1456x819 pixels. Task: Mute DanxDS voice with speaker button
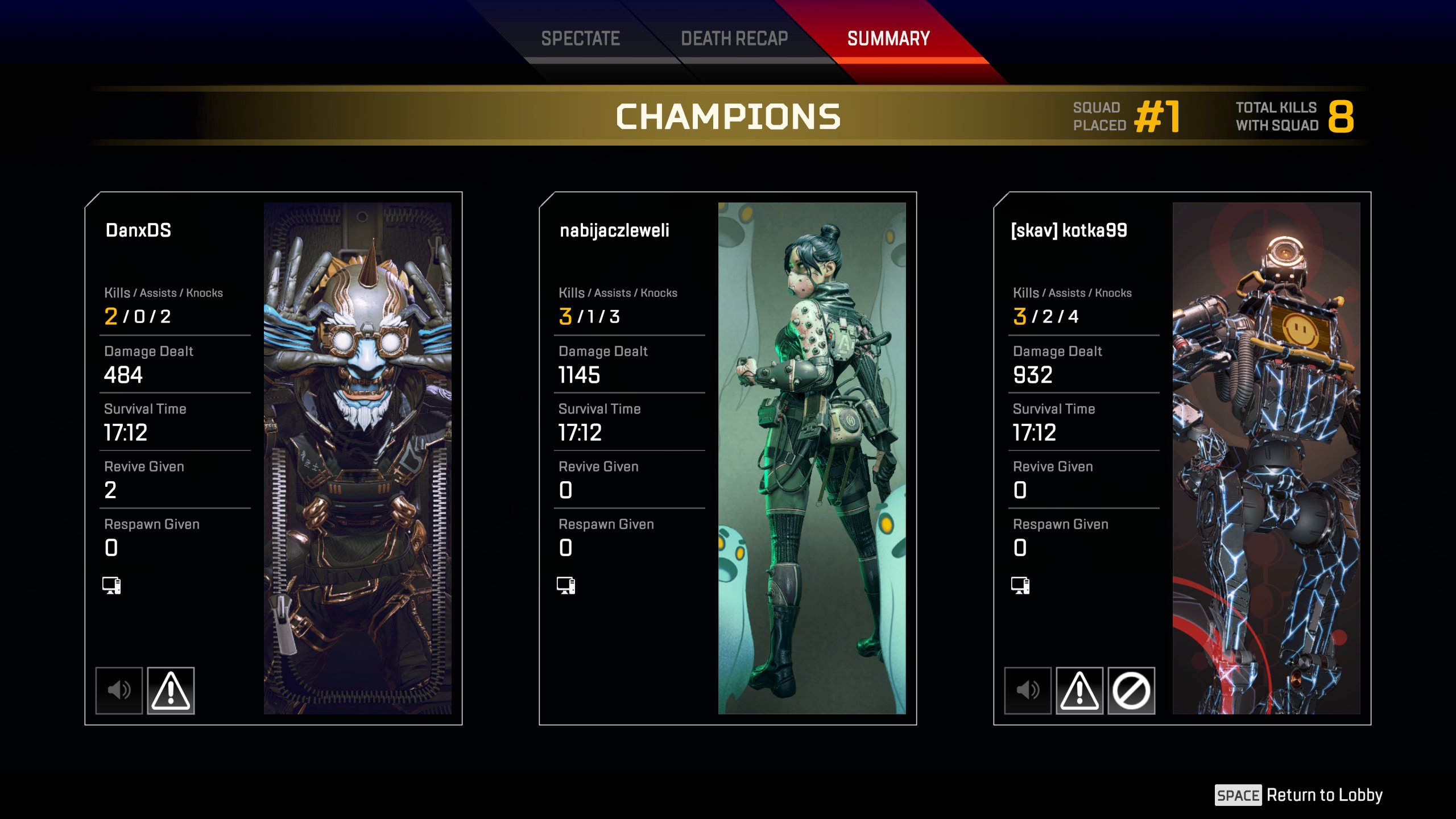(x=119, y=690)
